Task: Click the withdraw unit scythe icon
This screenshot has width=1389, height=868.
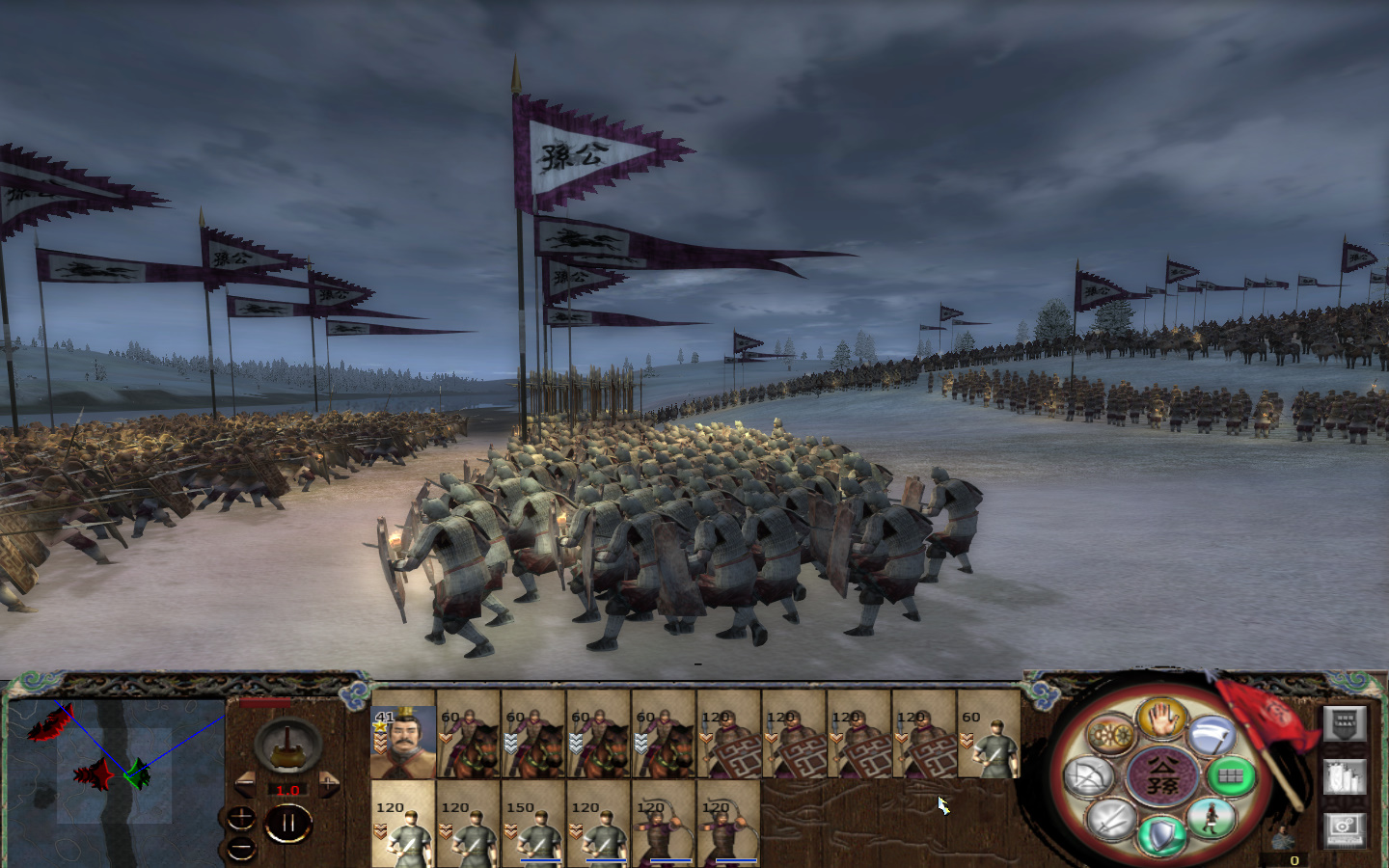Action: [1212, 735]
